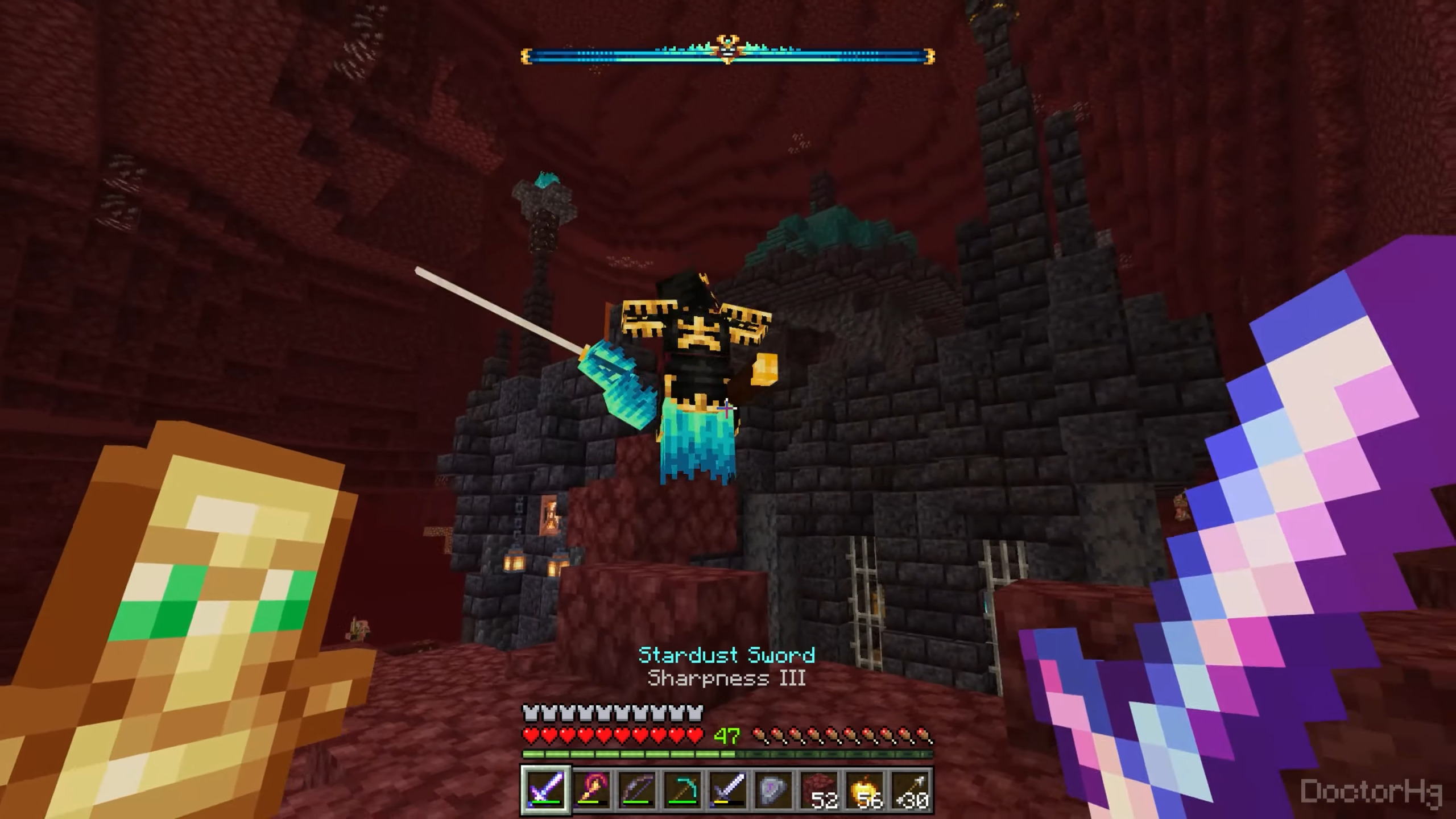Select the Stardust Sword hotbar slot
Viewport: 1456px width, 819px height.
(545, 789)
